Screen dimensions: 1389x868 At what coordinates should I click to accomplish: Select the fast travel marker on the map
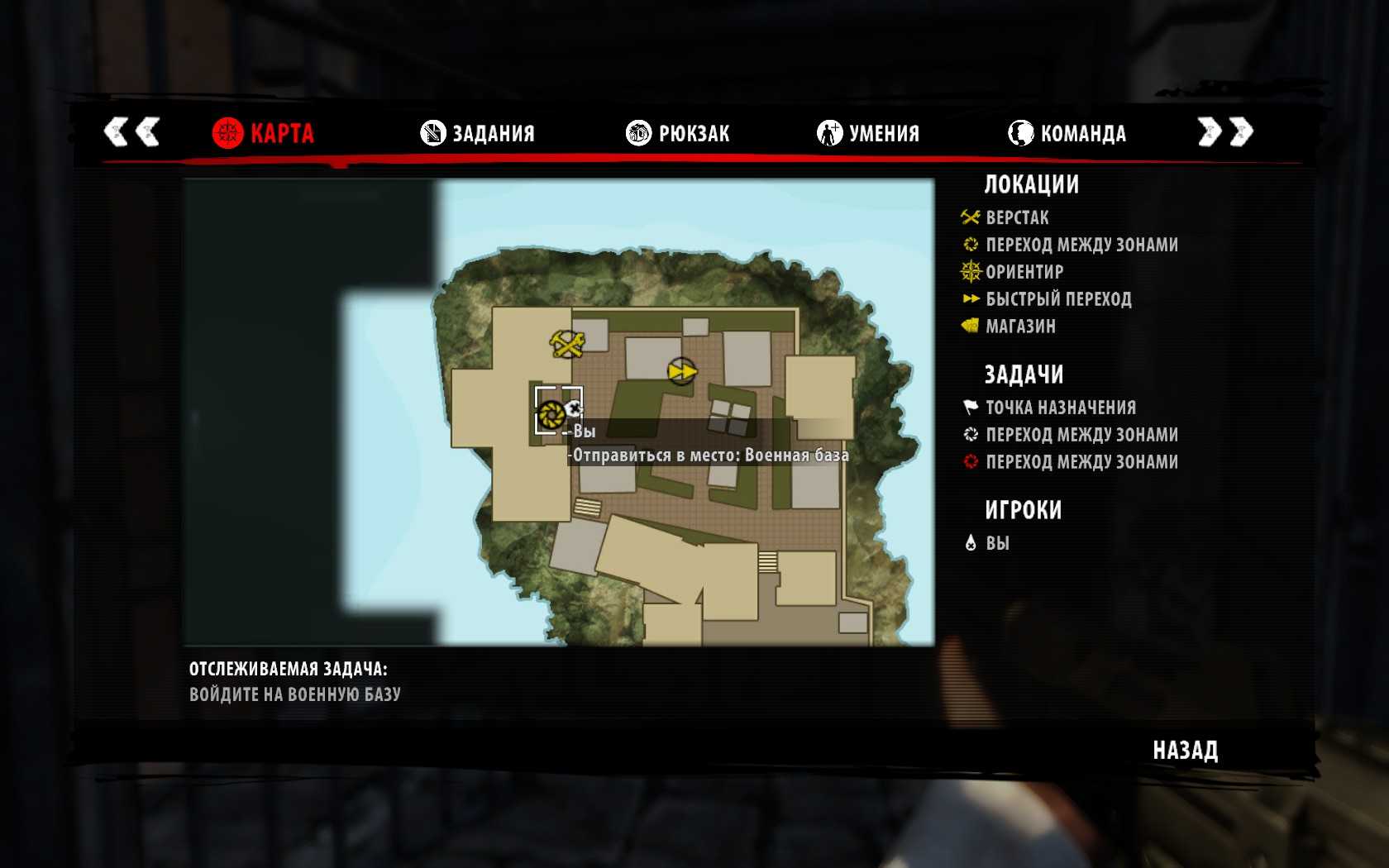click(682, 371)
